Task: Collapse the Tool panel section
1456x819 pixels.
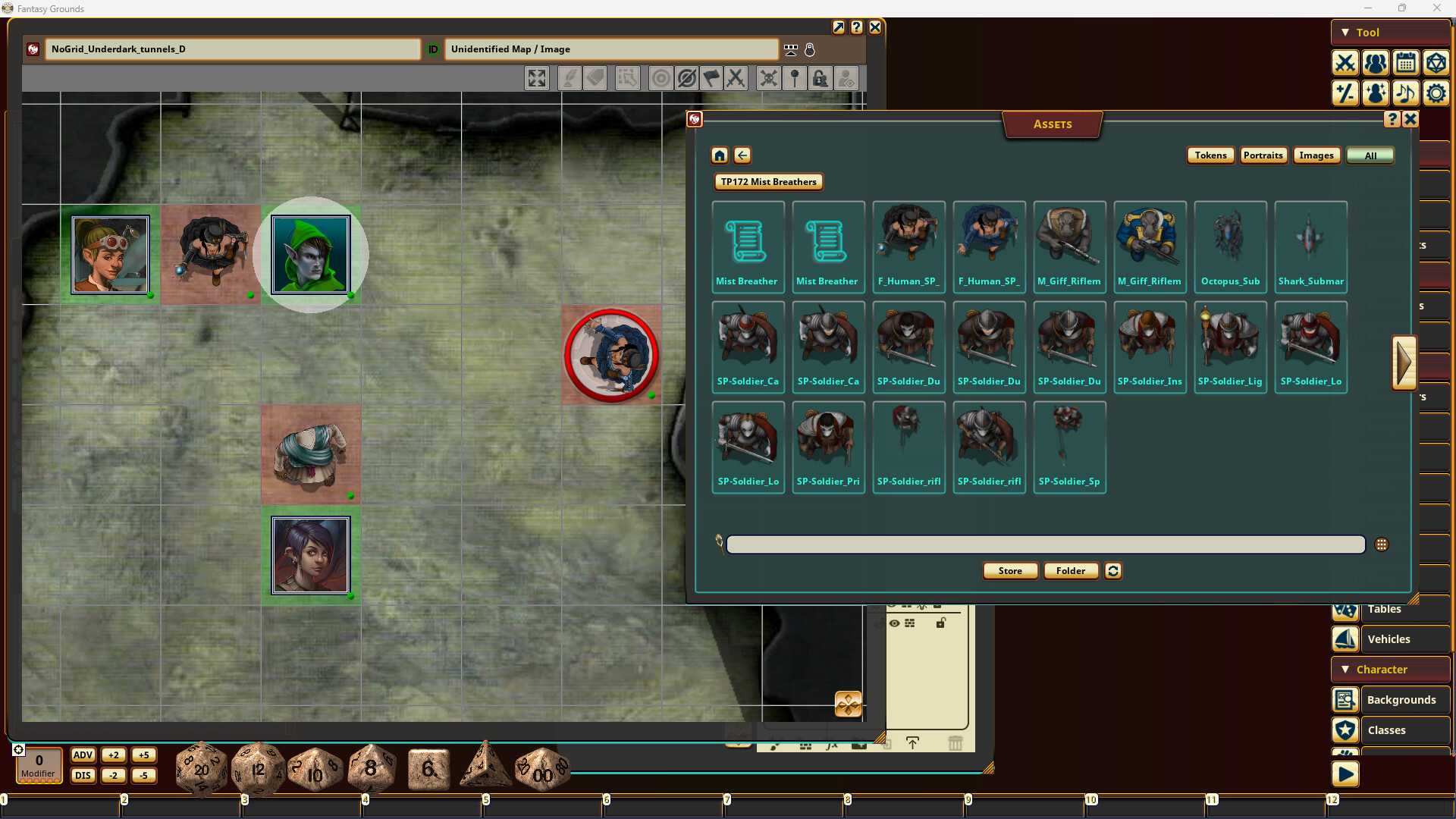Action: click(x=1345, y=33)
